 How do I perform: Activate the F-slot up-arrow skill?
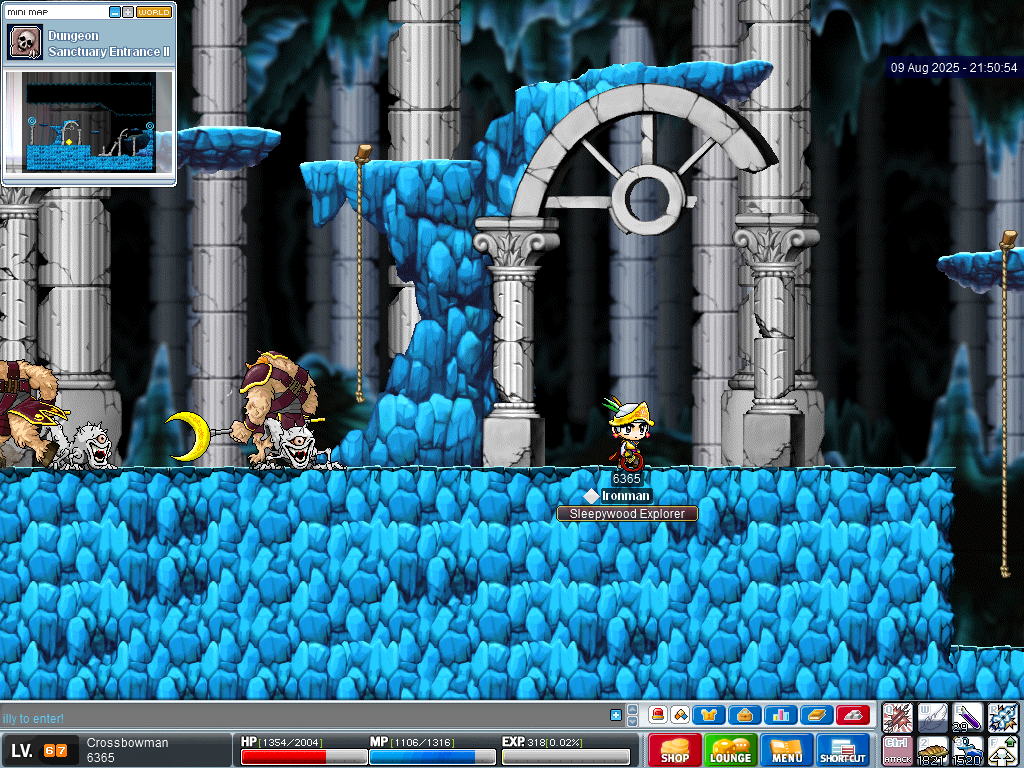(1003, 750)
